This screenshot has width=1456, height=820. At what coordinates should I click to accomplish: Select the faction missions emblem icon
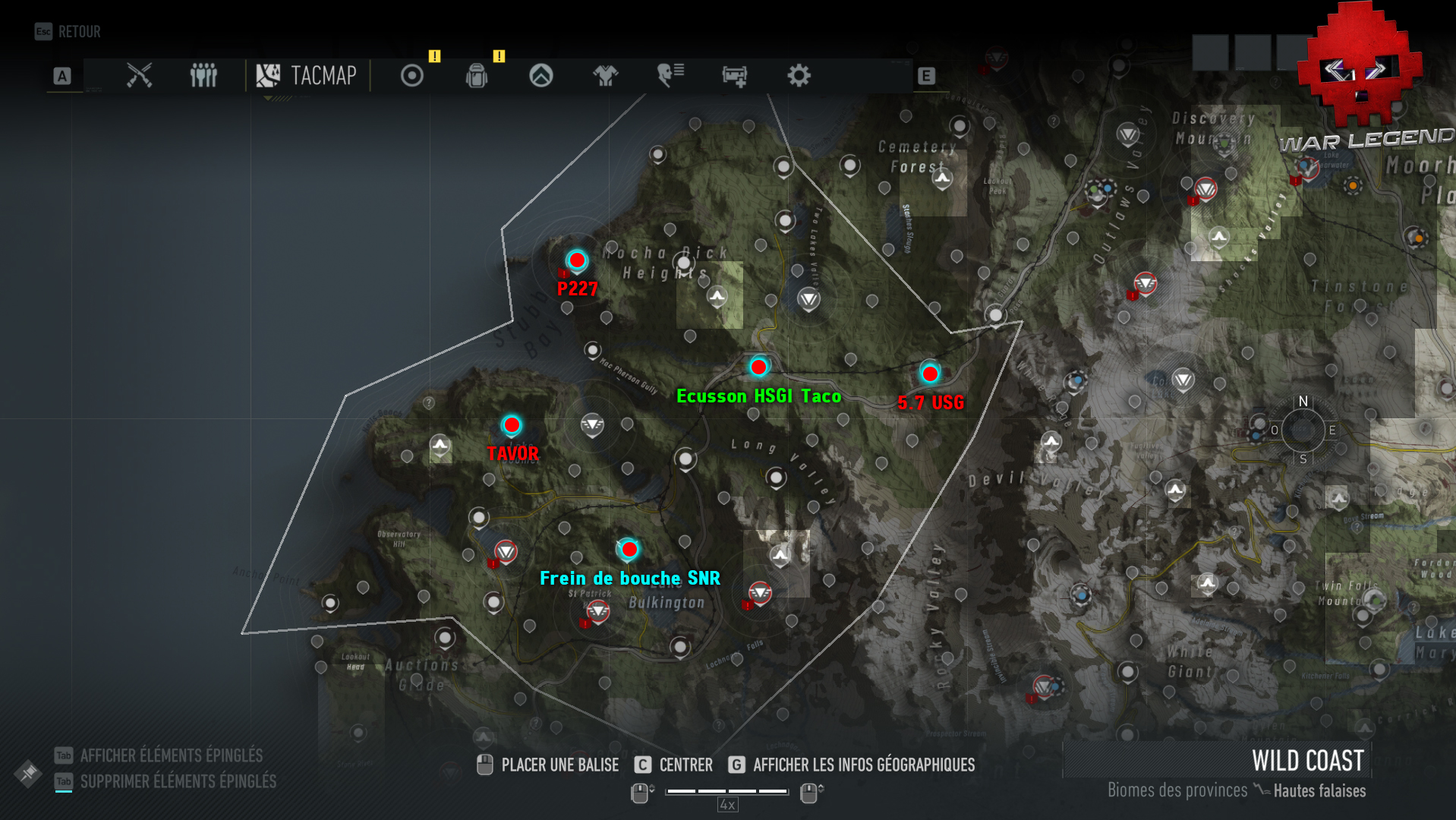pos(540,76)
